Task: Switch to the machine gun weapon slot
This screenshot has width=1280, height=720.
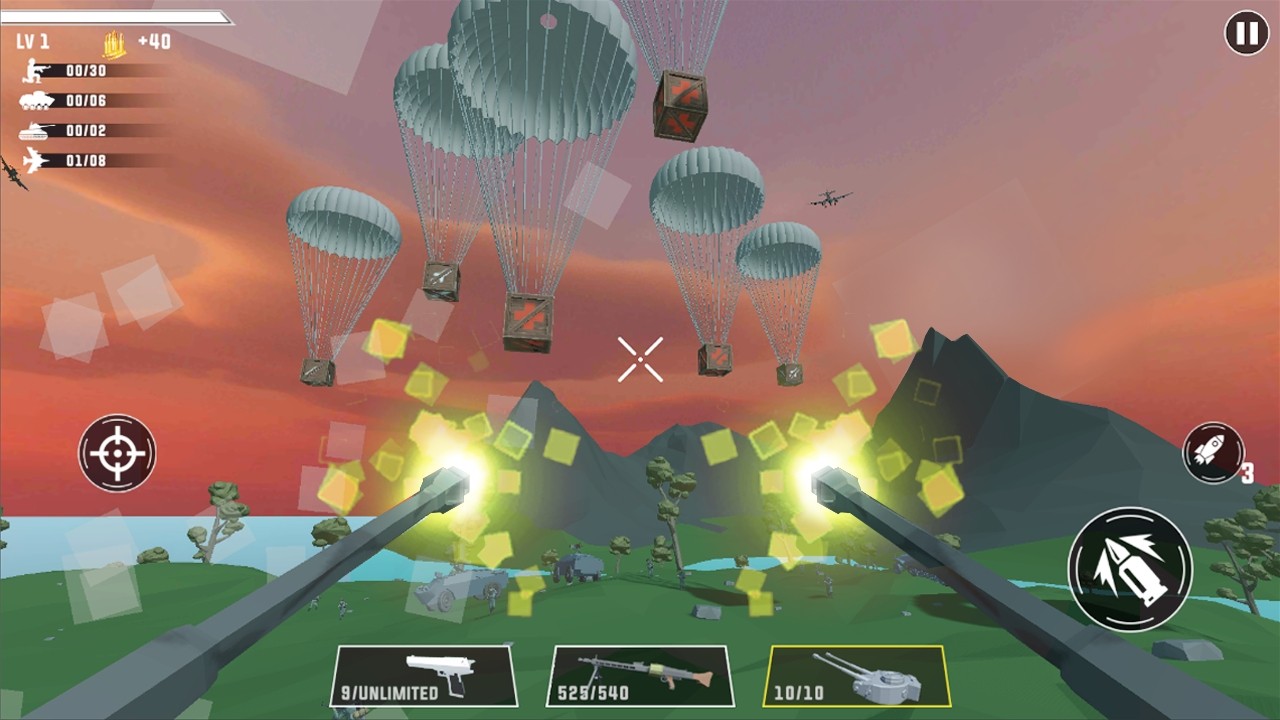Action: (x=639, y=676)
